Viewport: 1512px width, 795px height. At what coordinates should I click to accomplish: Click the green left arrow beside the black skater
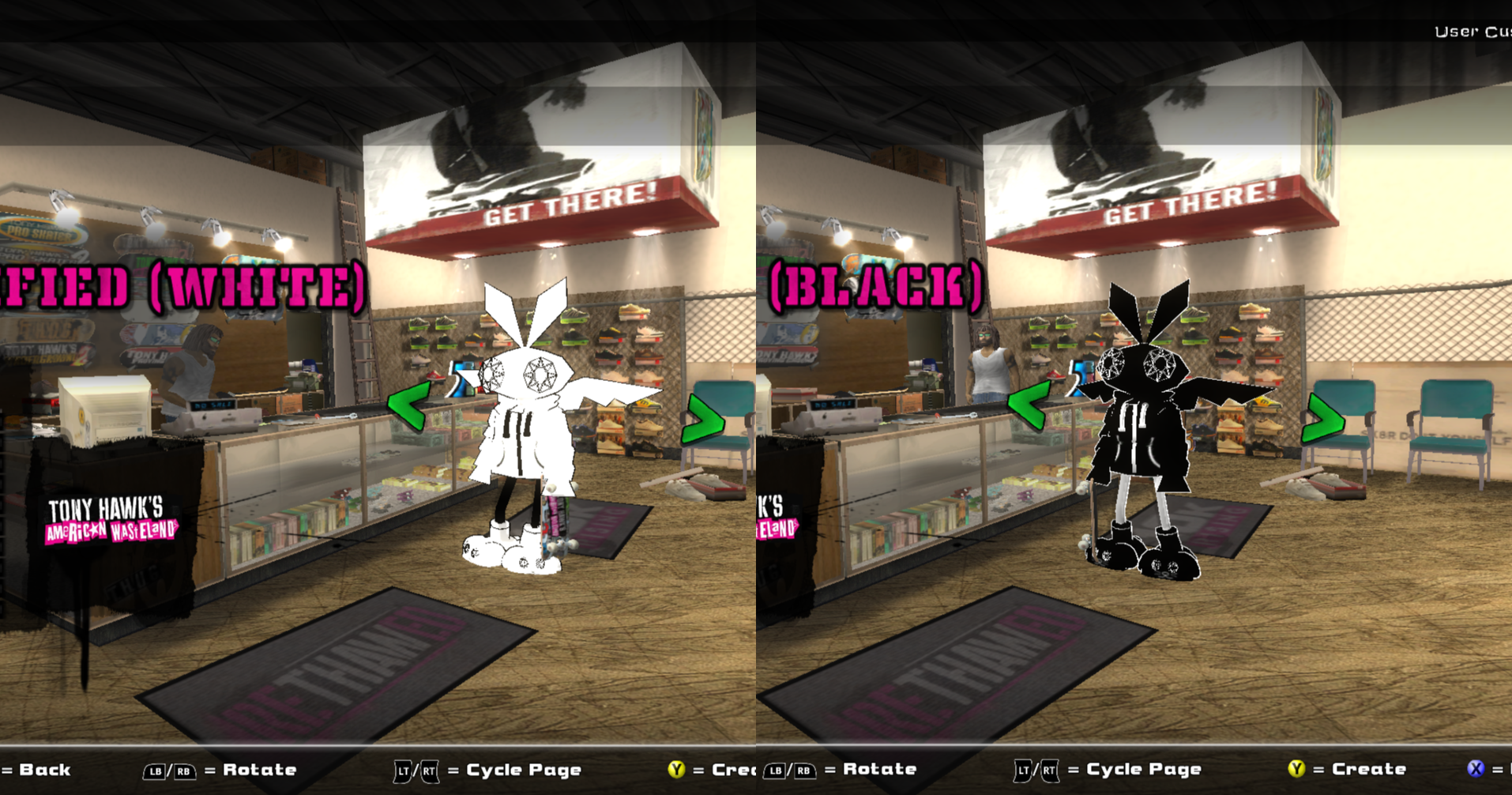pos(1029,405)
